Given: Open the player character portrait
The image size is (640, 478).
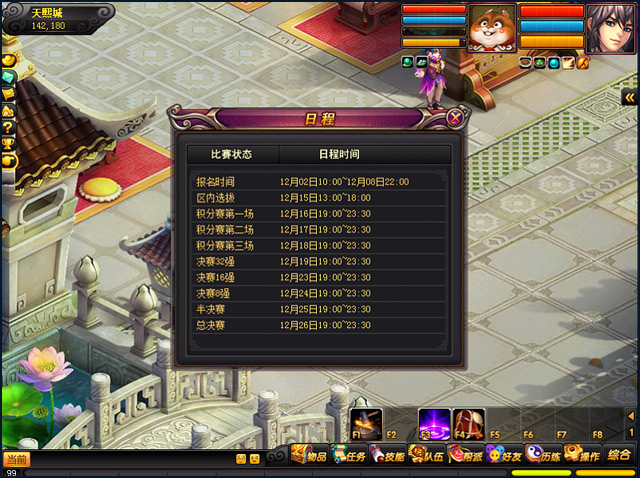Looking at the screenshot, I should click(611, 26).
